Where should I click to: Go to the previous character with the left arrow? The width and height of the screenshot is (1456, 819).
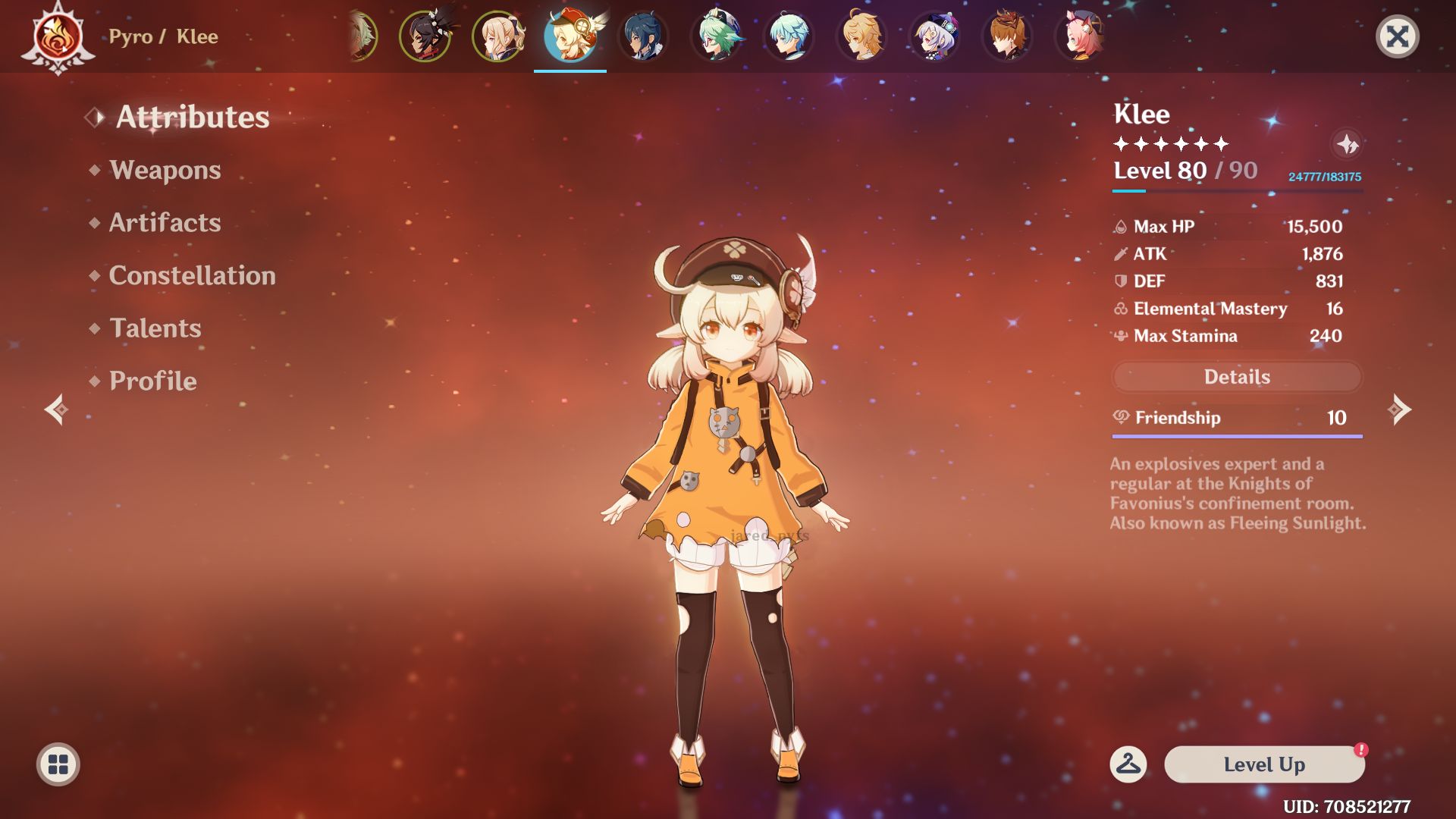click(55, 410)
